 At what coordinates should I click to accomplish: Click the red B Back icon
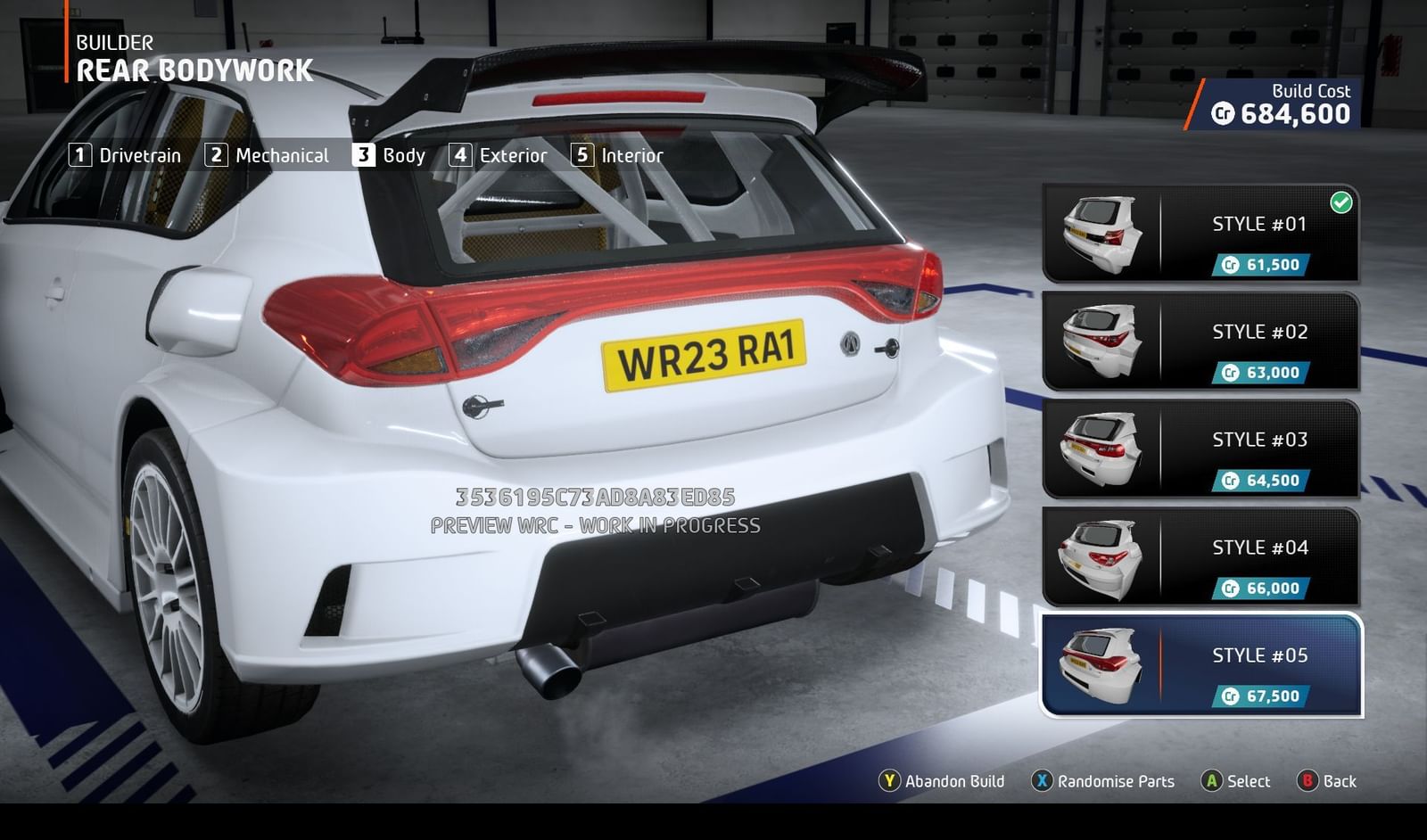(x=1307, y=781)
